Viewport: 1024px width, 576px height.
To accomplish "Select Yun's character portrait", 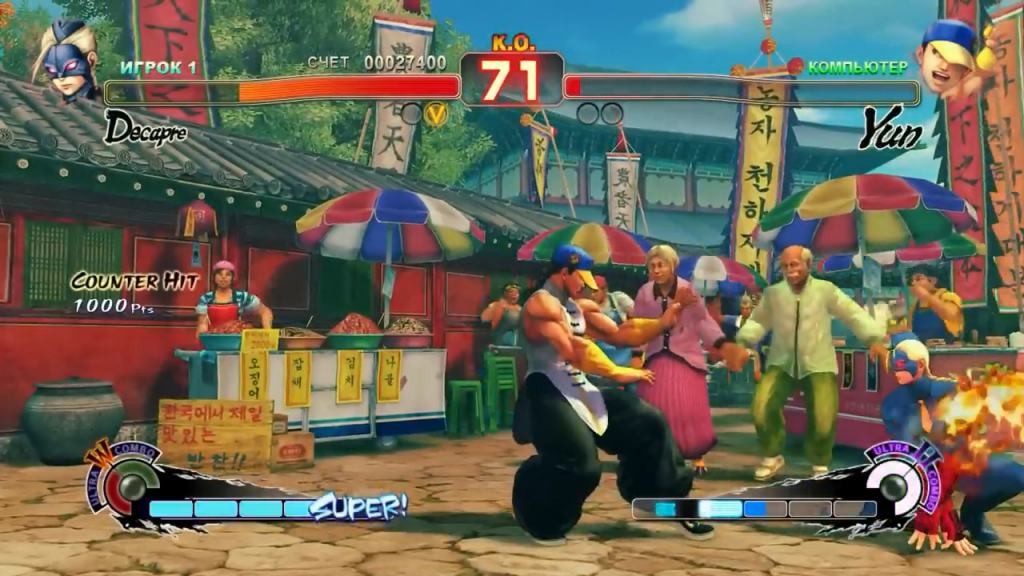I will coord(950,58).
